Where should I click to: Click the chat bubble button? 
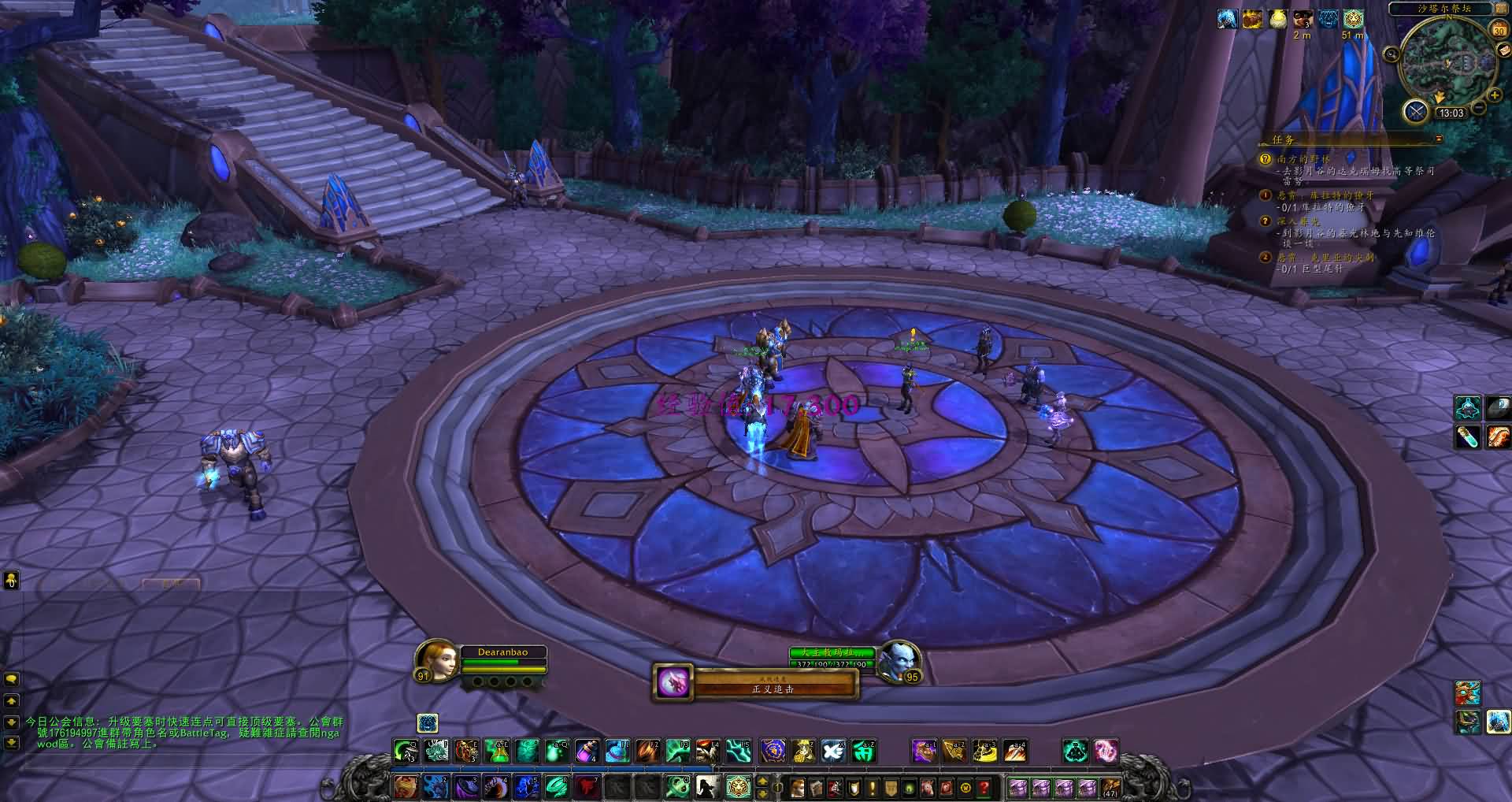click(11, 679)
